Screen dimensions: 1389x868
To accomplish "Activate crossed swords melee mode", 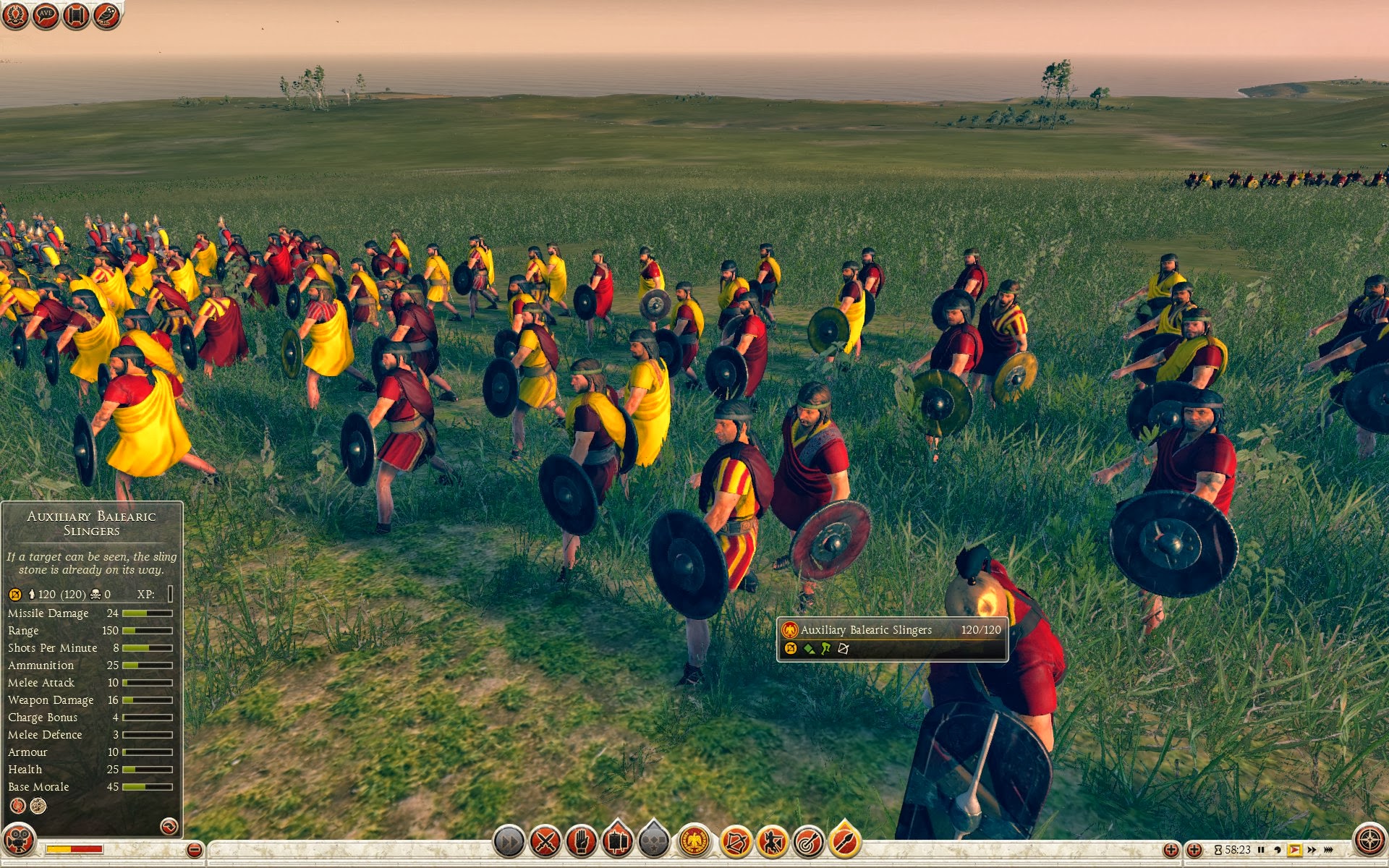I will (x=545, y=842).
